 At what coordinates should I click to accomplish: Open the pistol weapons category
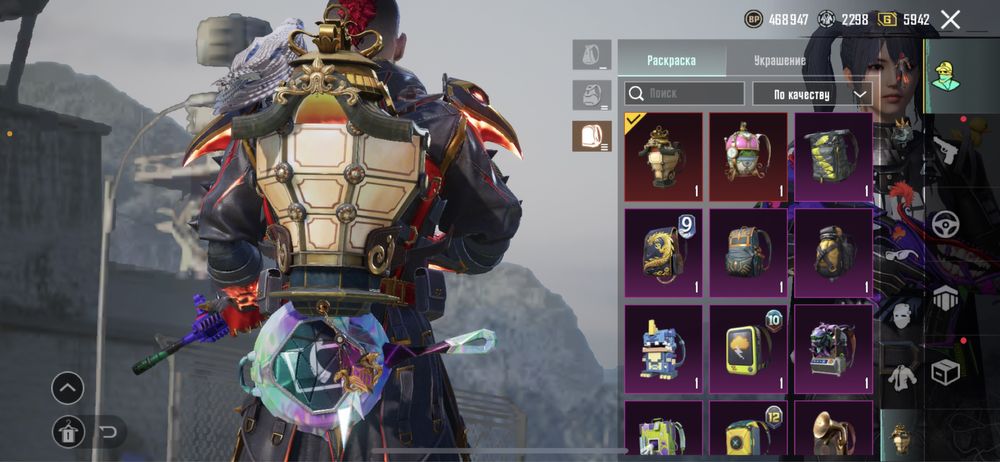(945, 150)
